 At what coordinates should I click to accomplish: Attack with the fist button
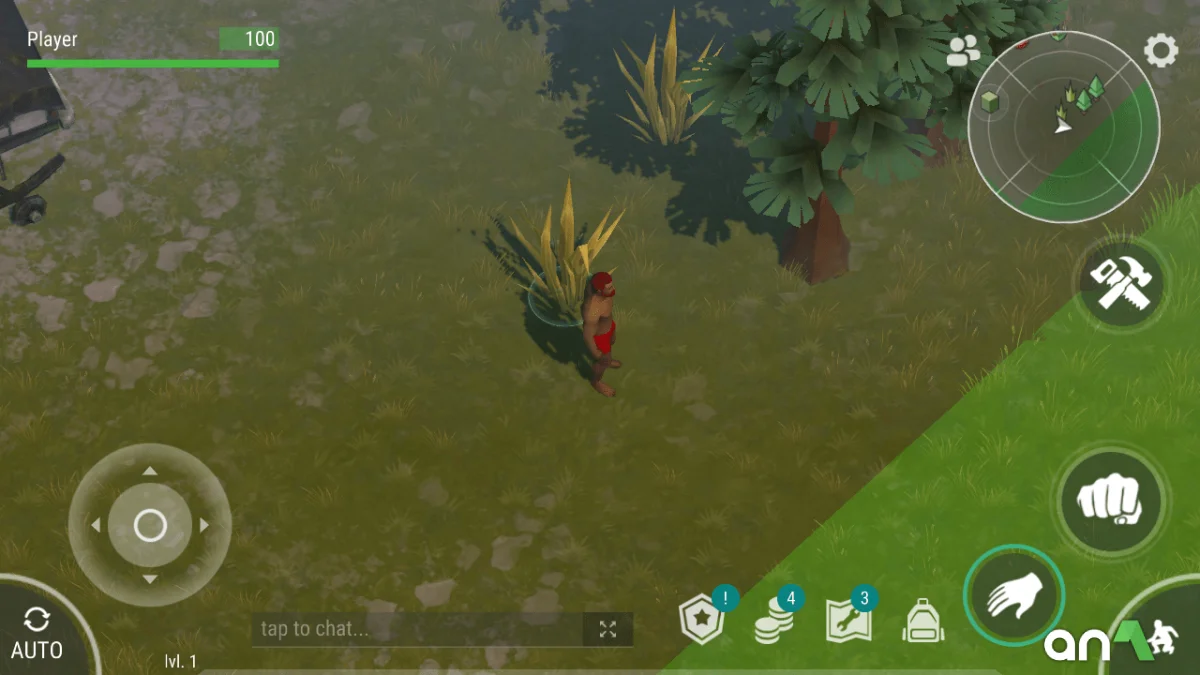click(1109, 500)
